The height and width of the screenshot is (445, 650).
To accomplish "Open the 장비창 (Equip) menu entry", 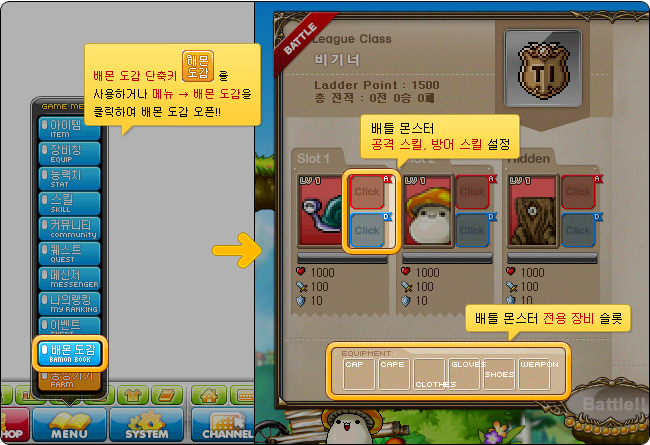I will click(72, 152).
